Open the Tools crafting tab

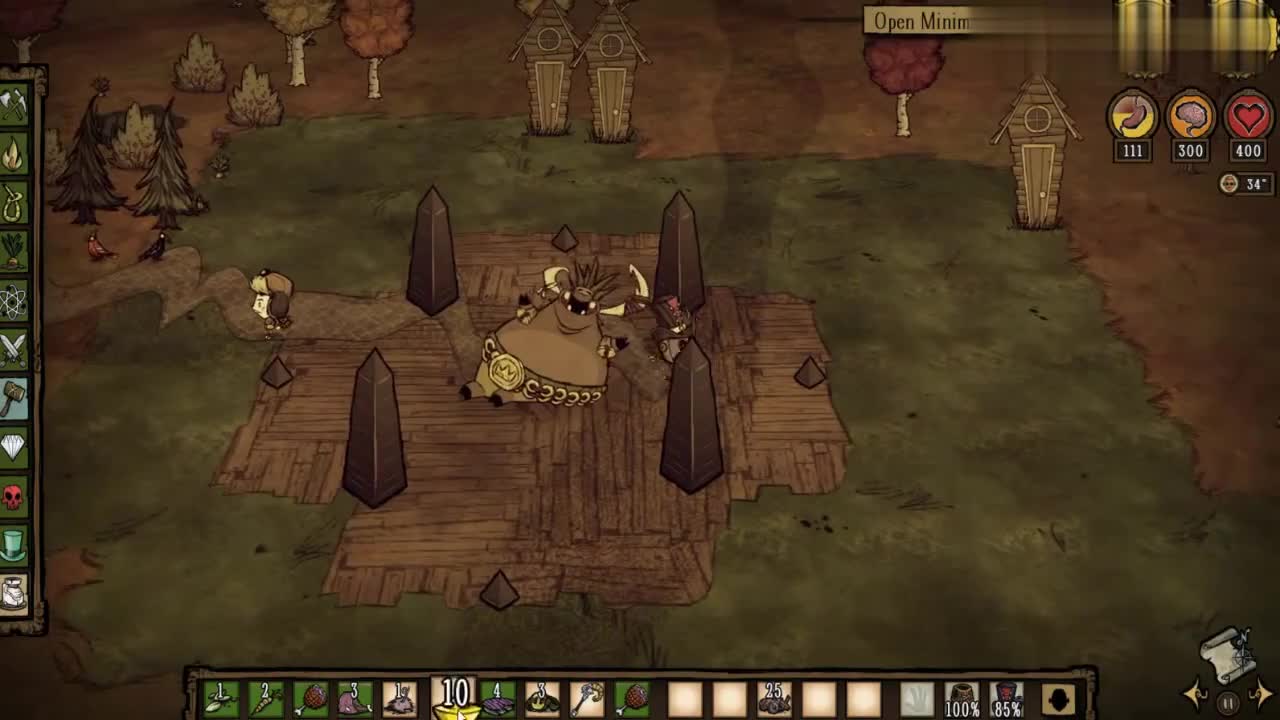(x=13, y=105)
